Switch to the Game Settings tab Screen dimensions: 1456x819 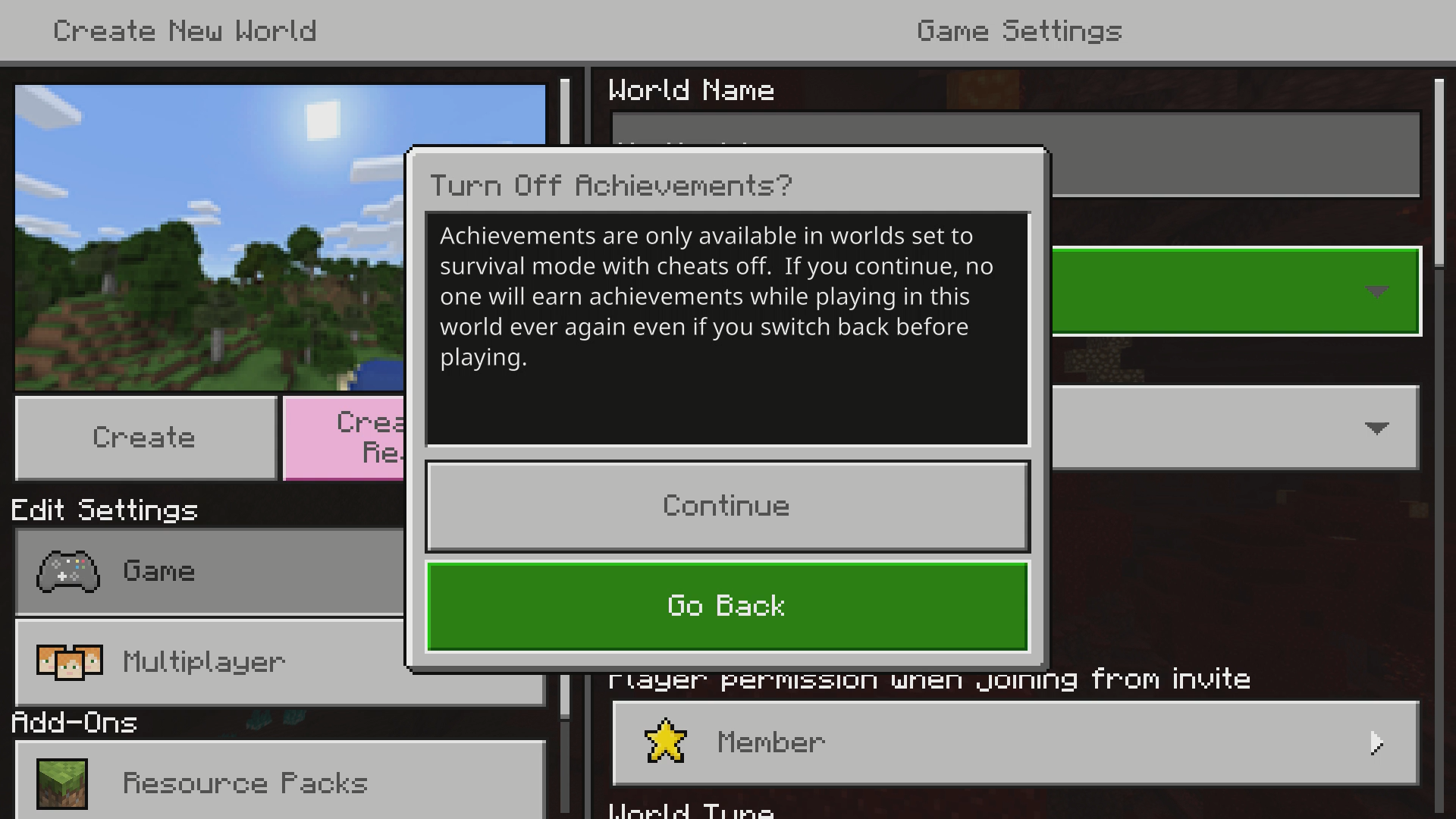pyautogui.click(x=1018, y=30)
